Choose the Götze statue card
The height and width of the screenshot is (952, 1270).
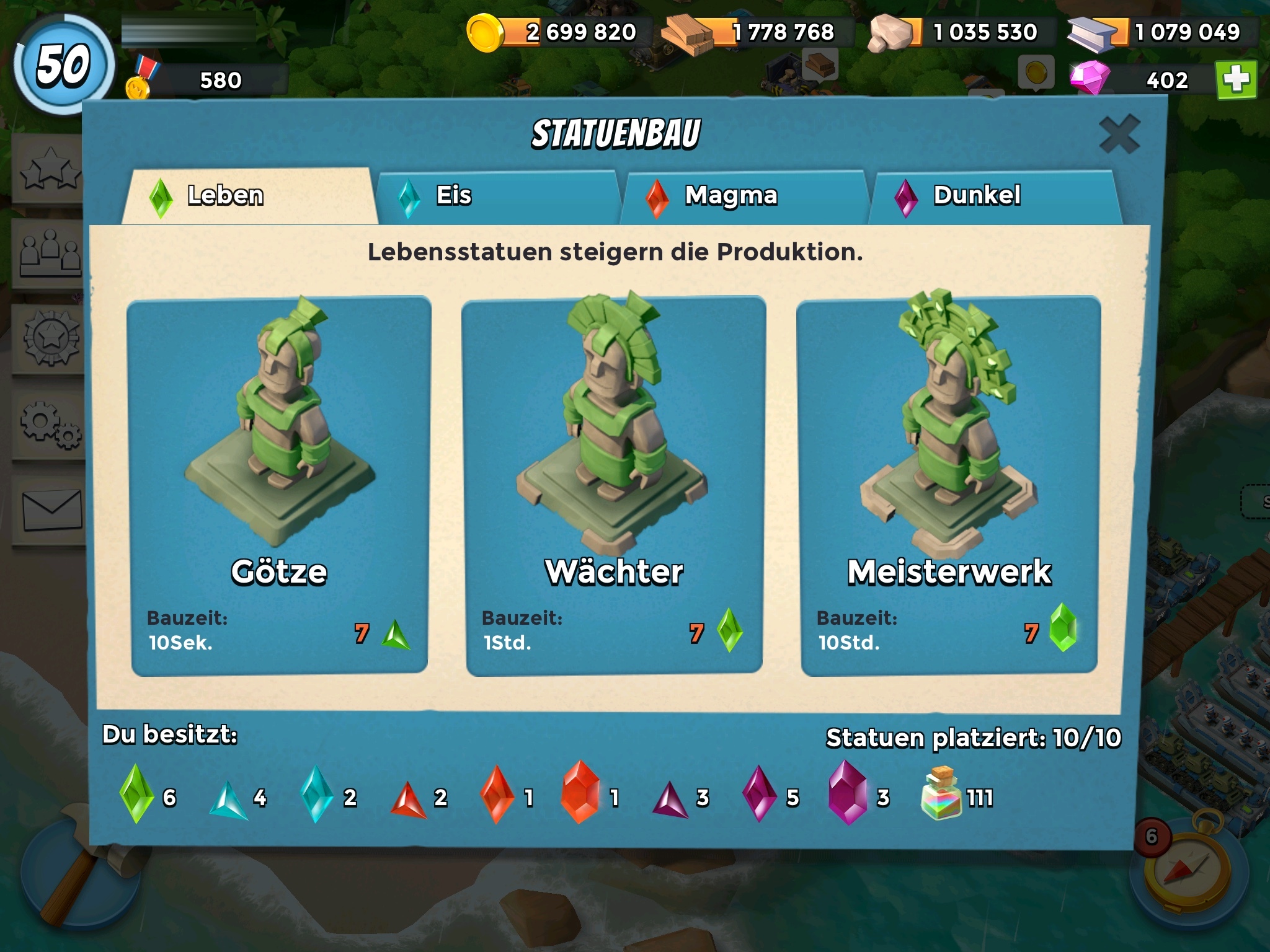[x=279, y=487]
